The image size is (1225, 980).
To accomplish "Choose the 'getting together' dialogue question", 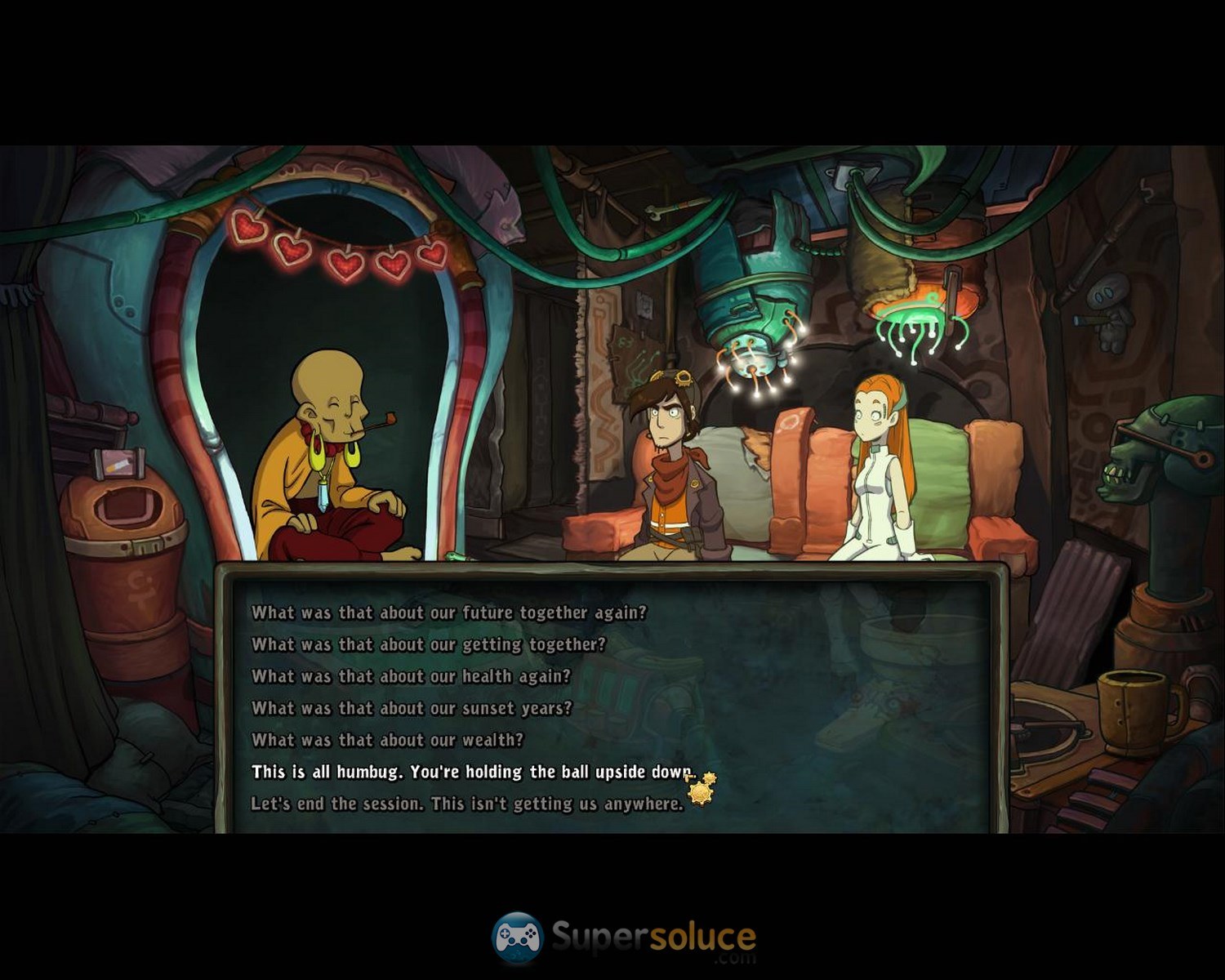I will click(428, 644).
